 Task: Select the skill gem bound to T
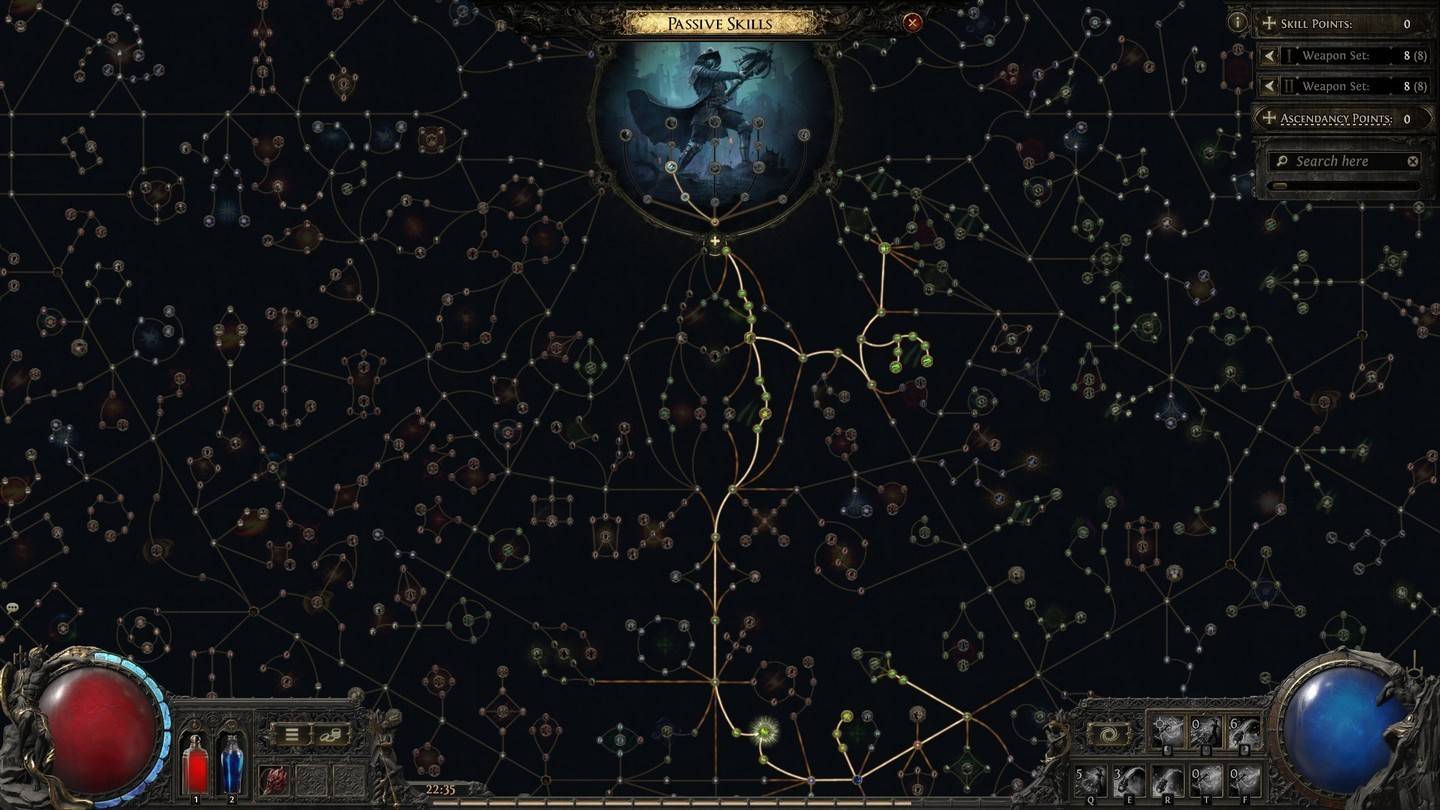[1204, 779]
